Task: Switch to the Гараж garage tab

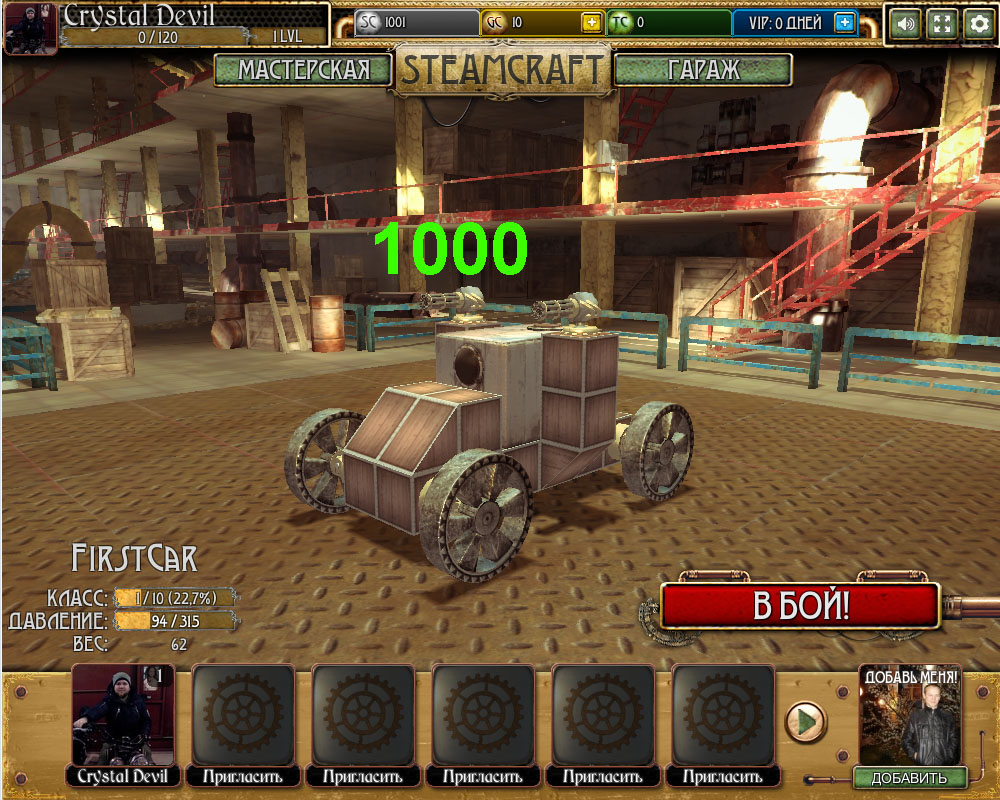Action: 703,69
